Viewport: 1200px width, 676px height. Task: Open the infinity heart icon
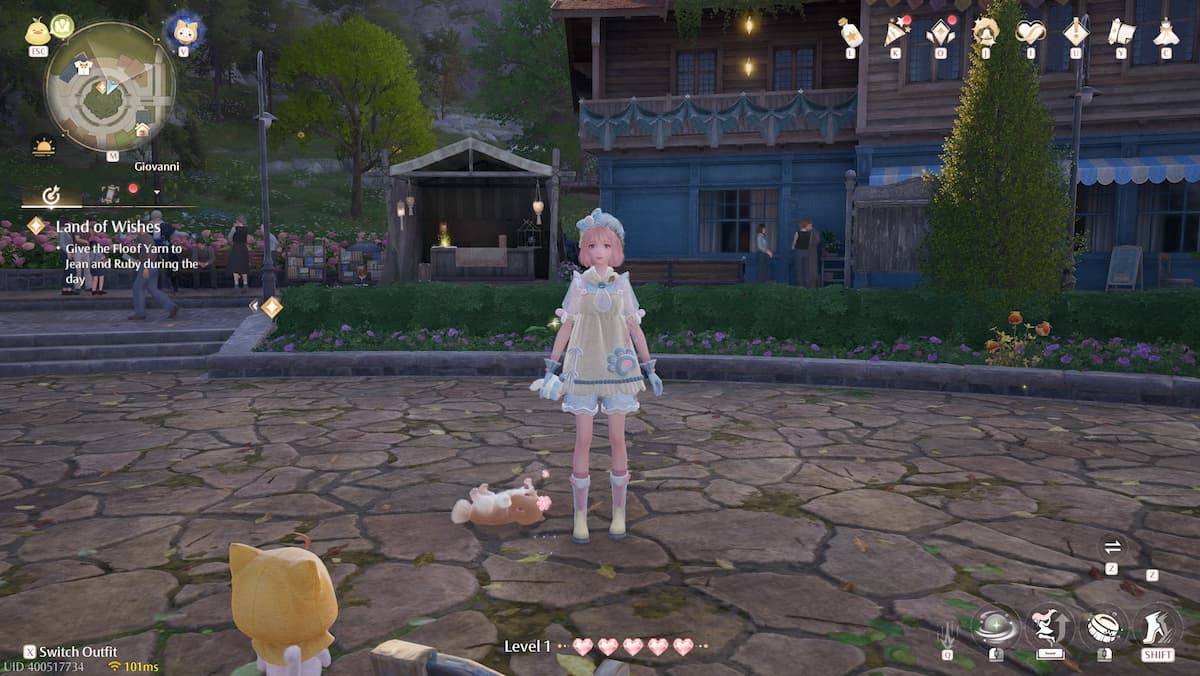(1030, 33)
